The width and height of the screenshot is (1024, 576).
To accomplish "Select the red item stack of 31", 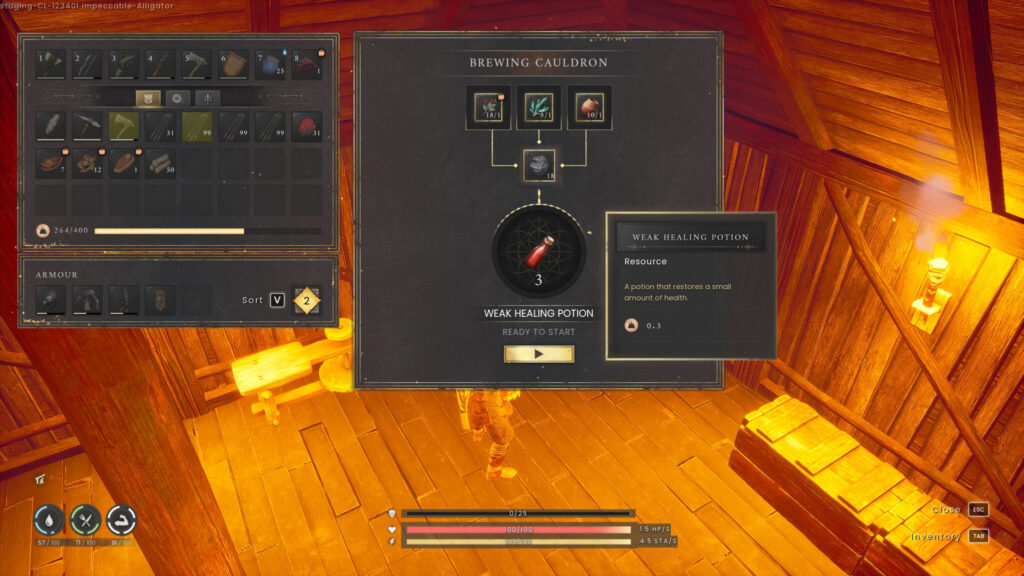I will [x=306, y=126].
